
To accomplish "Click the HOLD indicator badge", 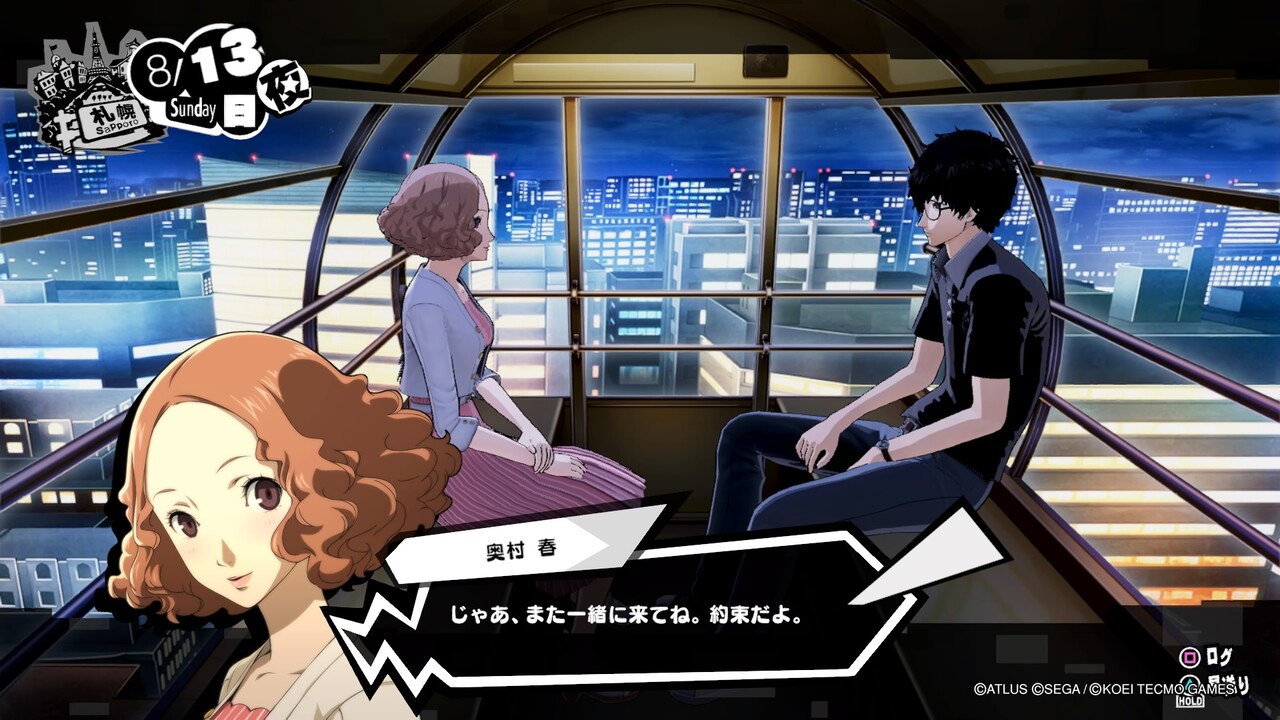I will point(1190,701).
